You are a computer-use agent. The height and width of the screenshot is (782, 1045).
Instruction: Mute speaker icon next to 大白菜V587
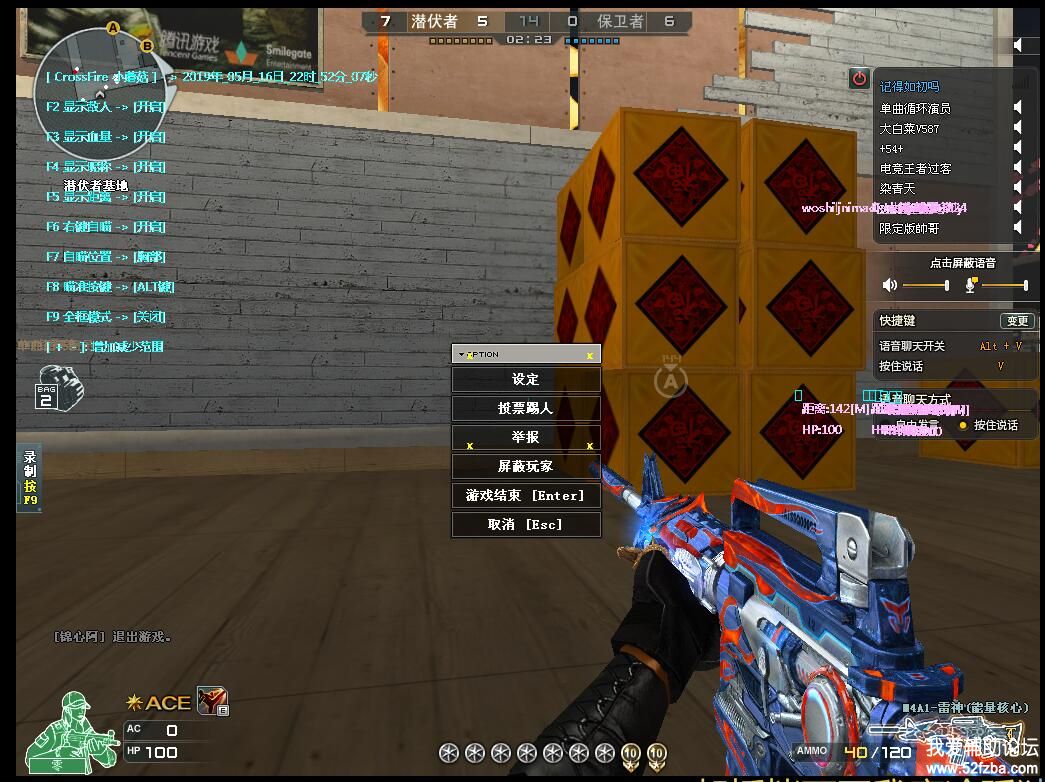click(x=1018, y=128)
